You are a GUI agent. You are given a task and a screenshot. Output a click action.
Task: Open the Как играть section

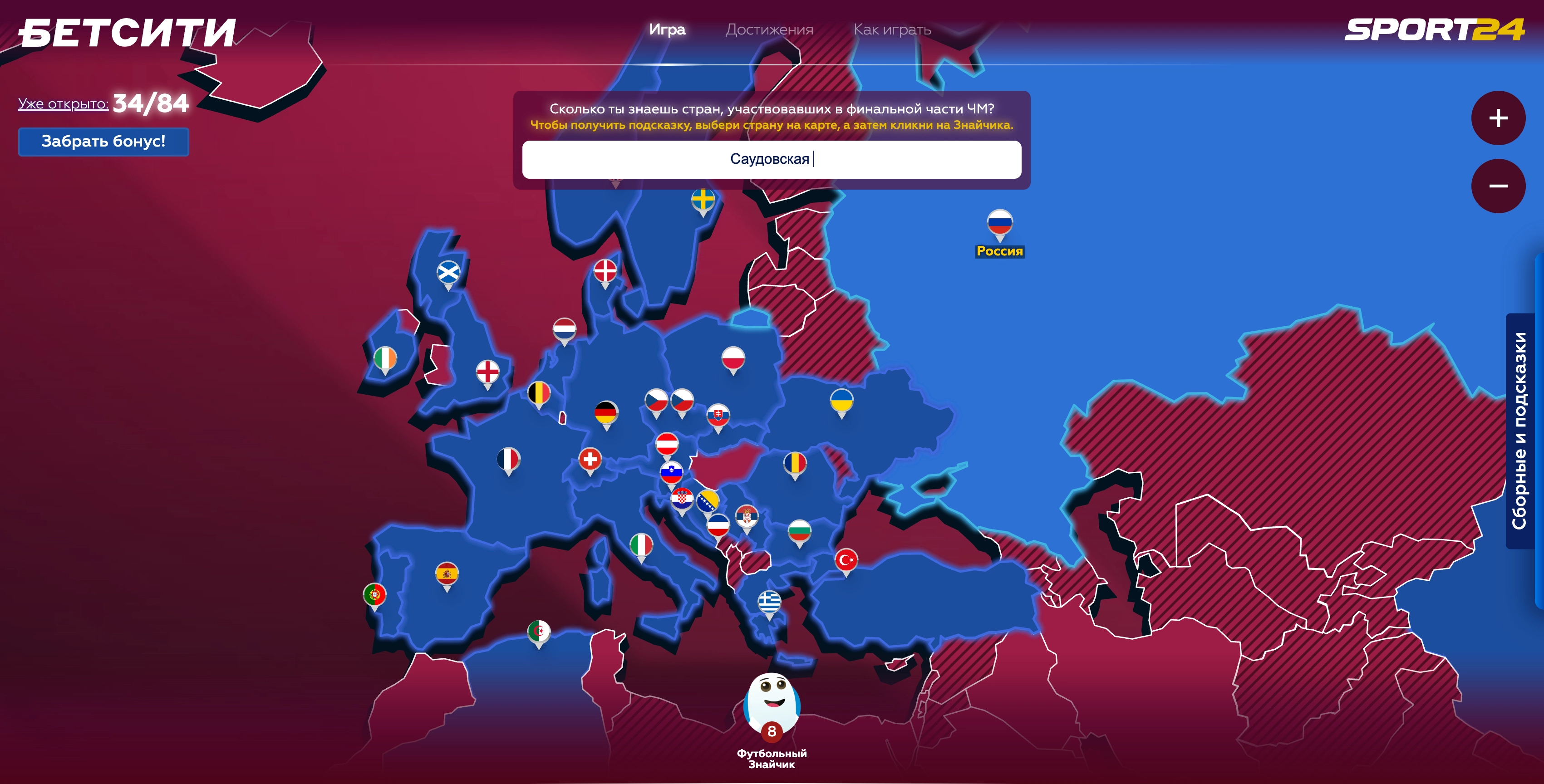tap(892, 29)
